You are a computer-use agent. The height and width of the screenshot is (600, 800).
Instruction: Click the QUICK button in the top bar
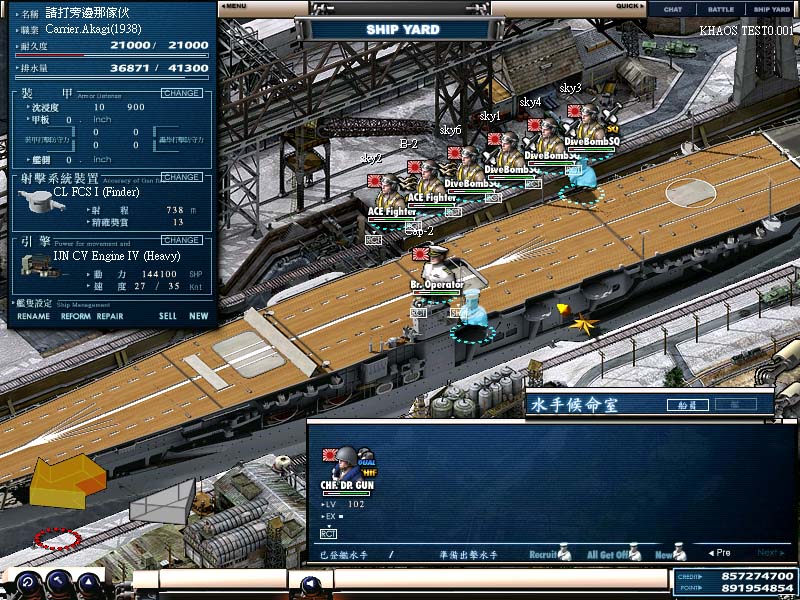(x=630, y=6)
